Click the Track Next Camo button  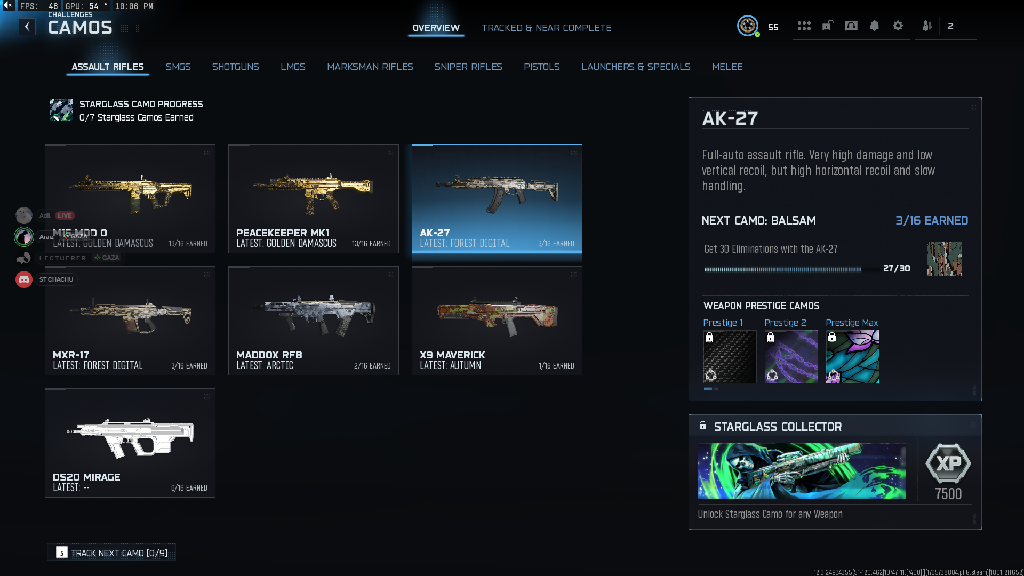coord(111,552)
